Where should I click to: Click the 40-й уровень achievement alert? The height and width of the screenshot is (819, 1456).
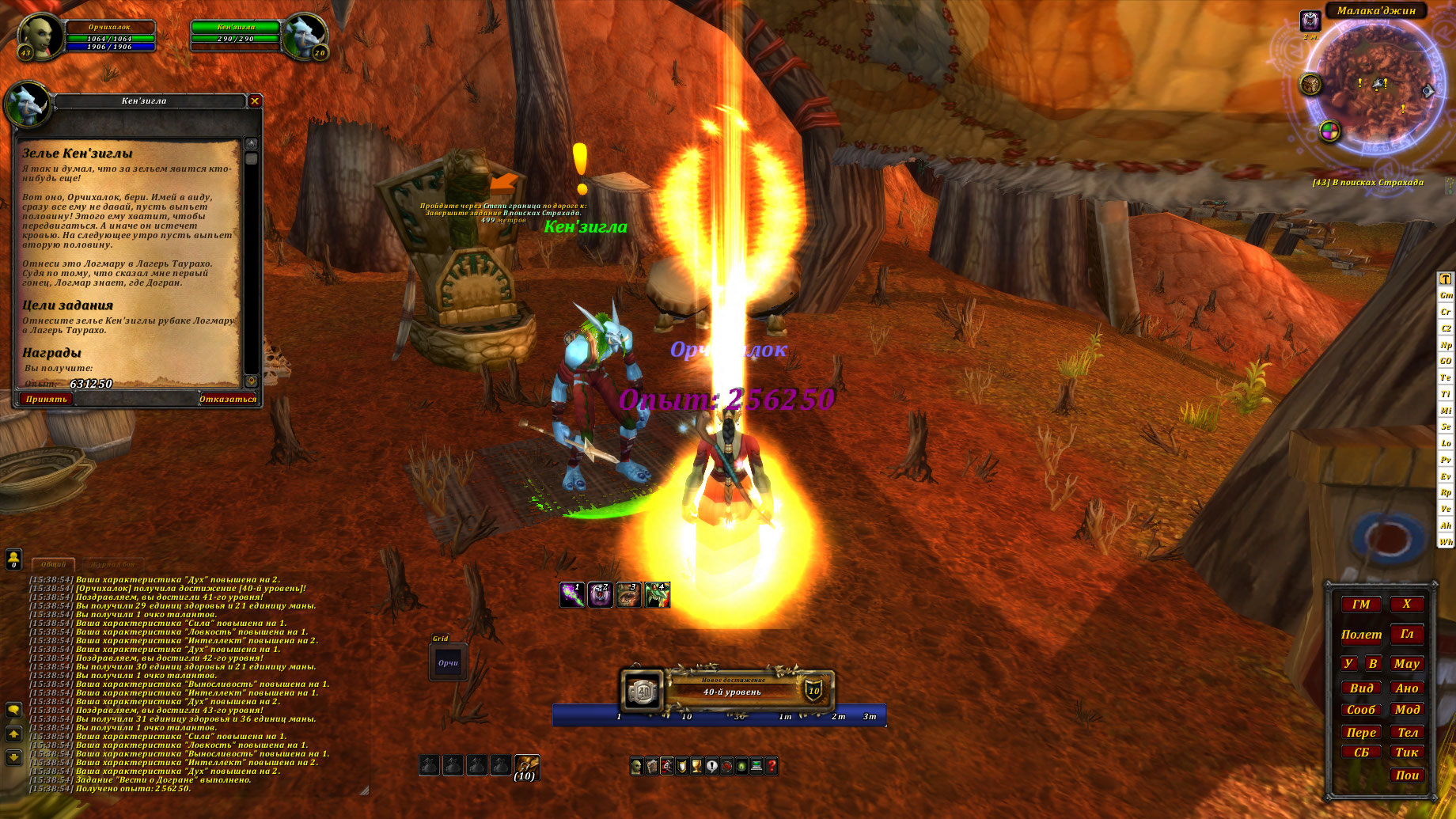(732, 691)
